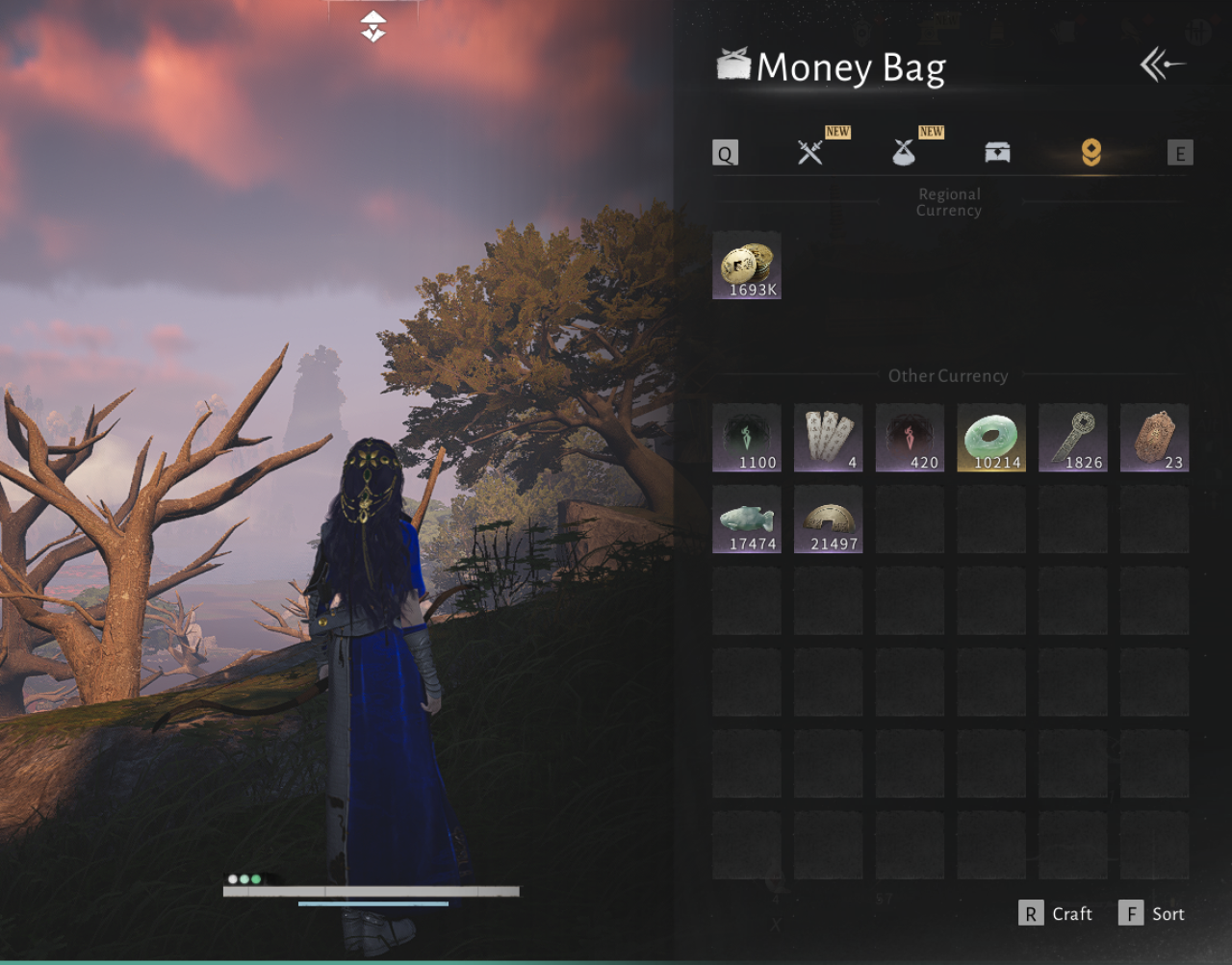
Task: Pick the jade ring currency with 10214
Action: (991, 438)
